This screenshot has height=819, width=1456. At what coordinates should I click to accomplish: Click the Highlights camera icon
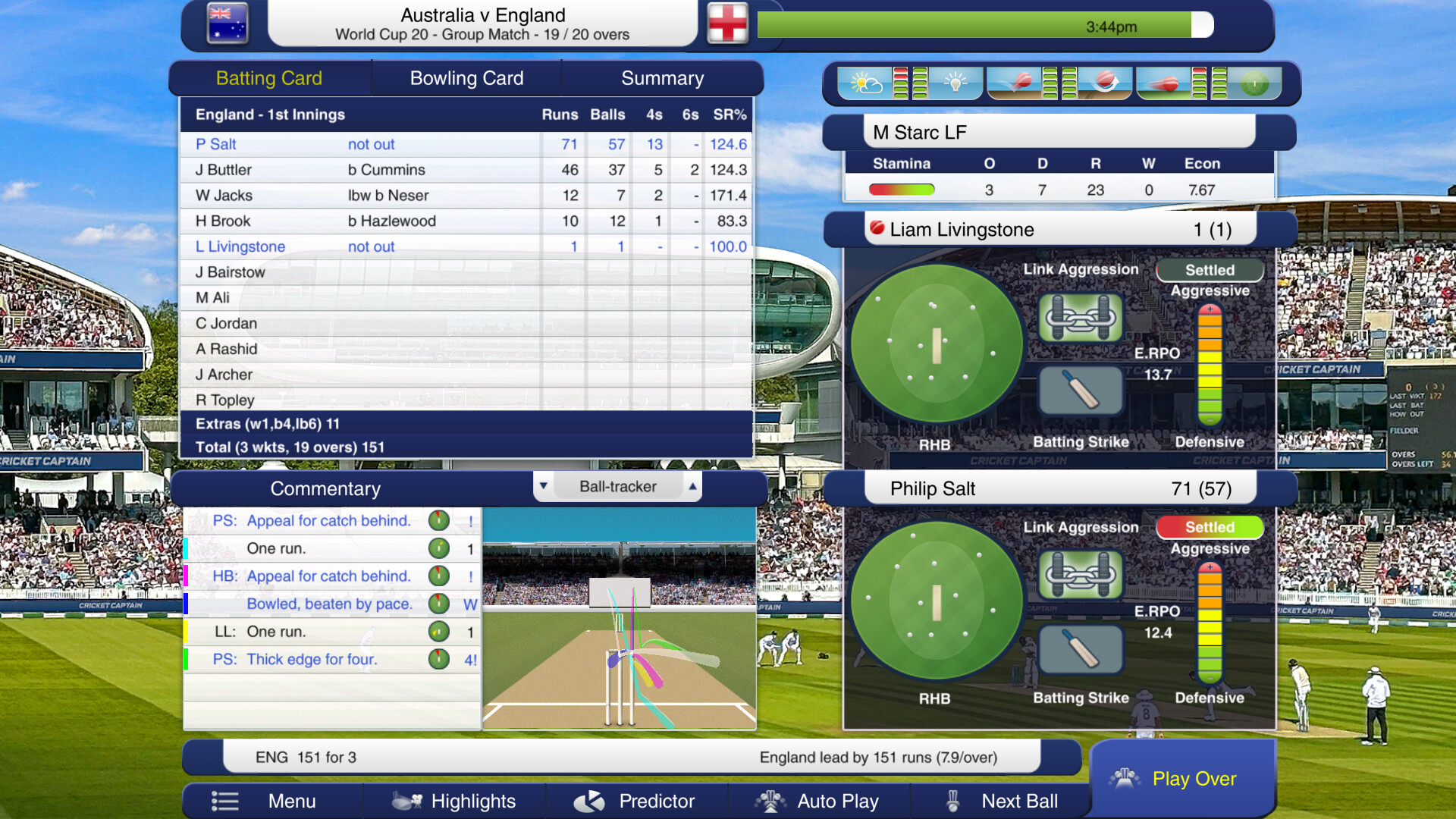click(406, 801)
